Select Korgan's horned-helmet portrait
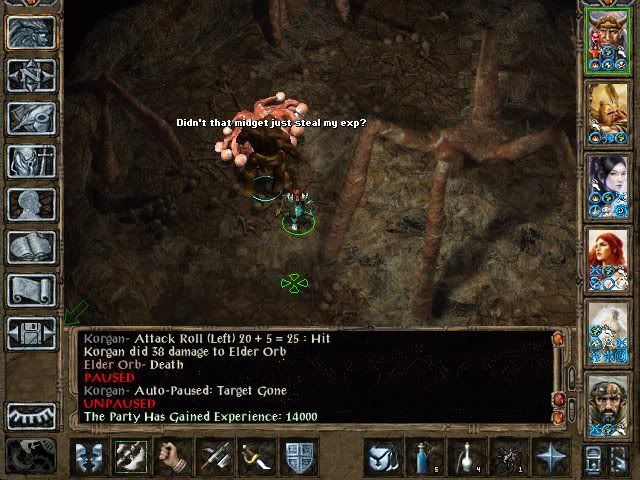The width and height of the screenshot is (640, 480). click(x=607, y=38)
